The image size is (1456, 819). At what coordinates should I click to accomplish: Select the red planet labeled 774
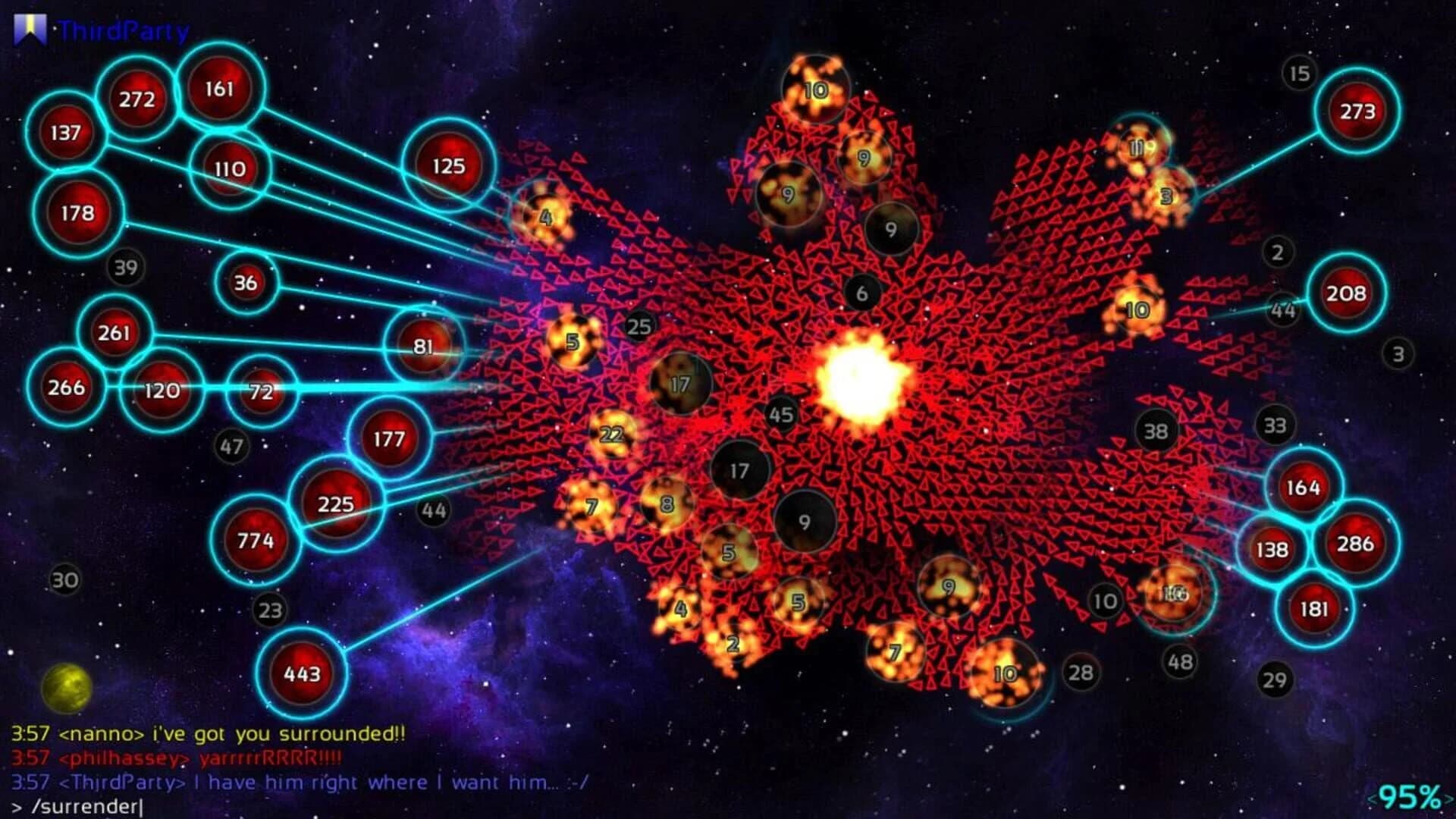pyautogui.click(x=256, y=541)
